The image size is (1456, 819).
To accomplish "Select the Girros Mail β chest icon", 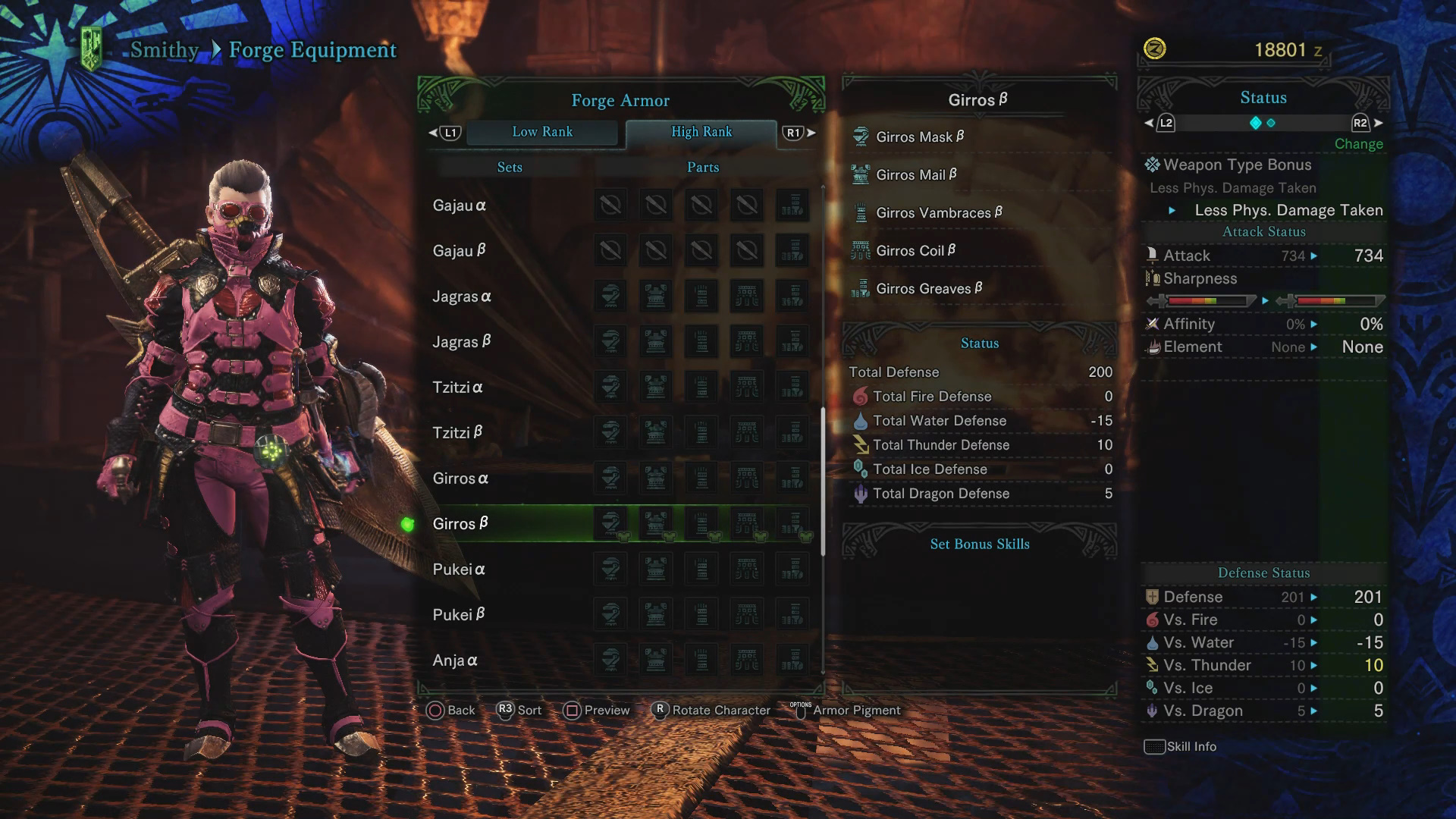I will 862,174.
